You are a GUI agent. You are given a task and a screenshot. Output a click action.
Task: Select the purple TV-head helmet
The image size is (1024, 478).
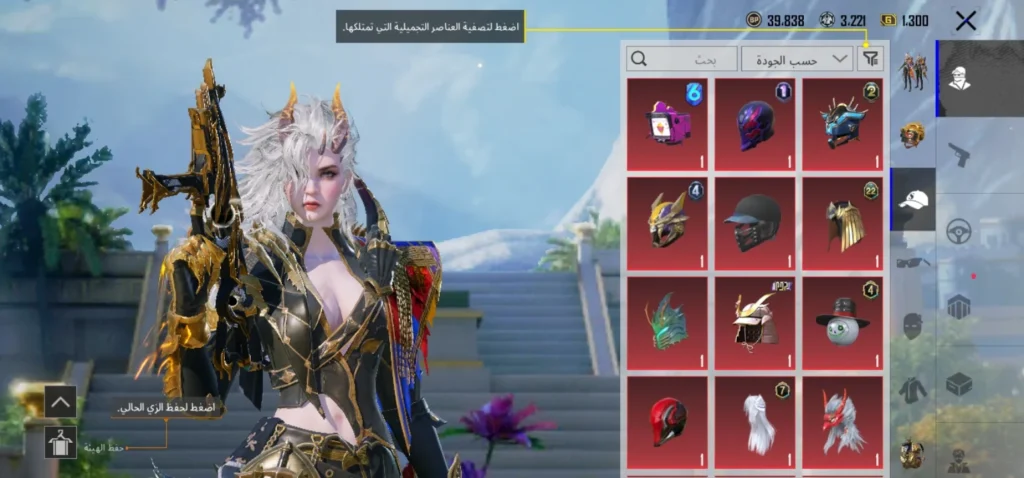[667, 125]
